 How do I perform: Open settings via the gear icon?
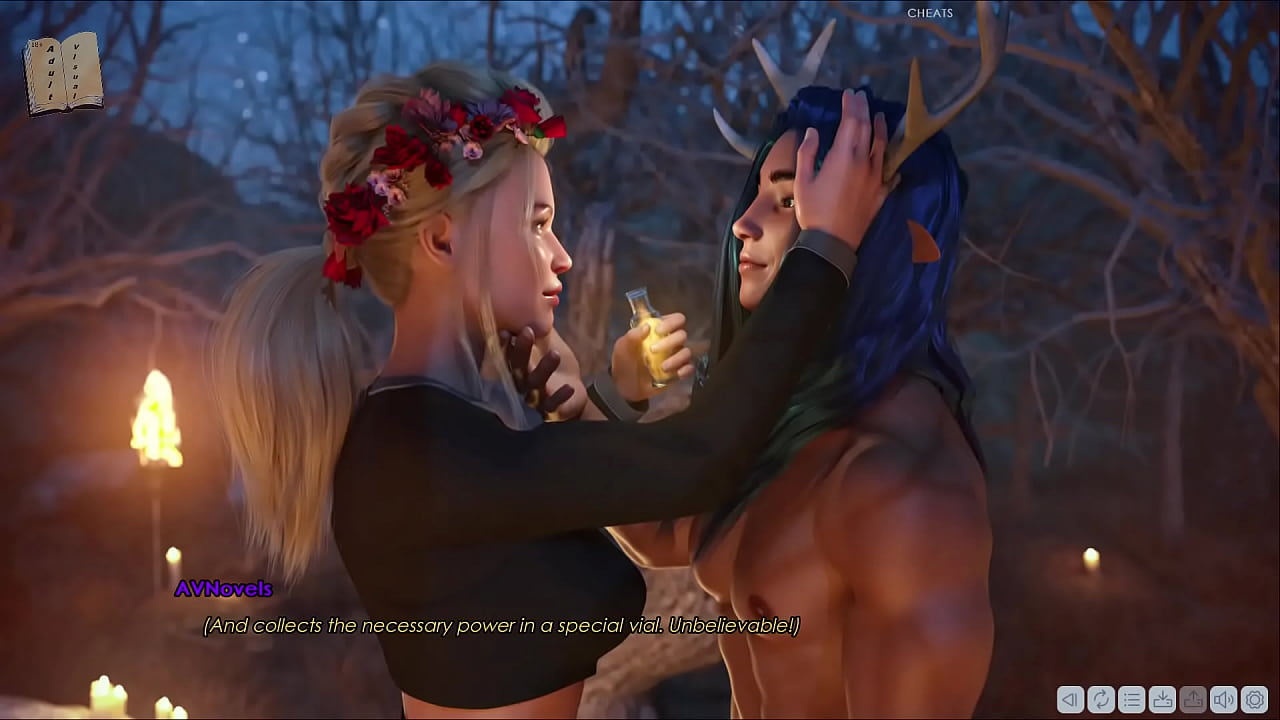coord(1253,699)
